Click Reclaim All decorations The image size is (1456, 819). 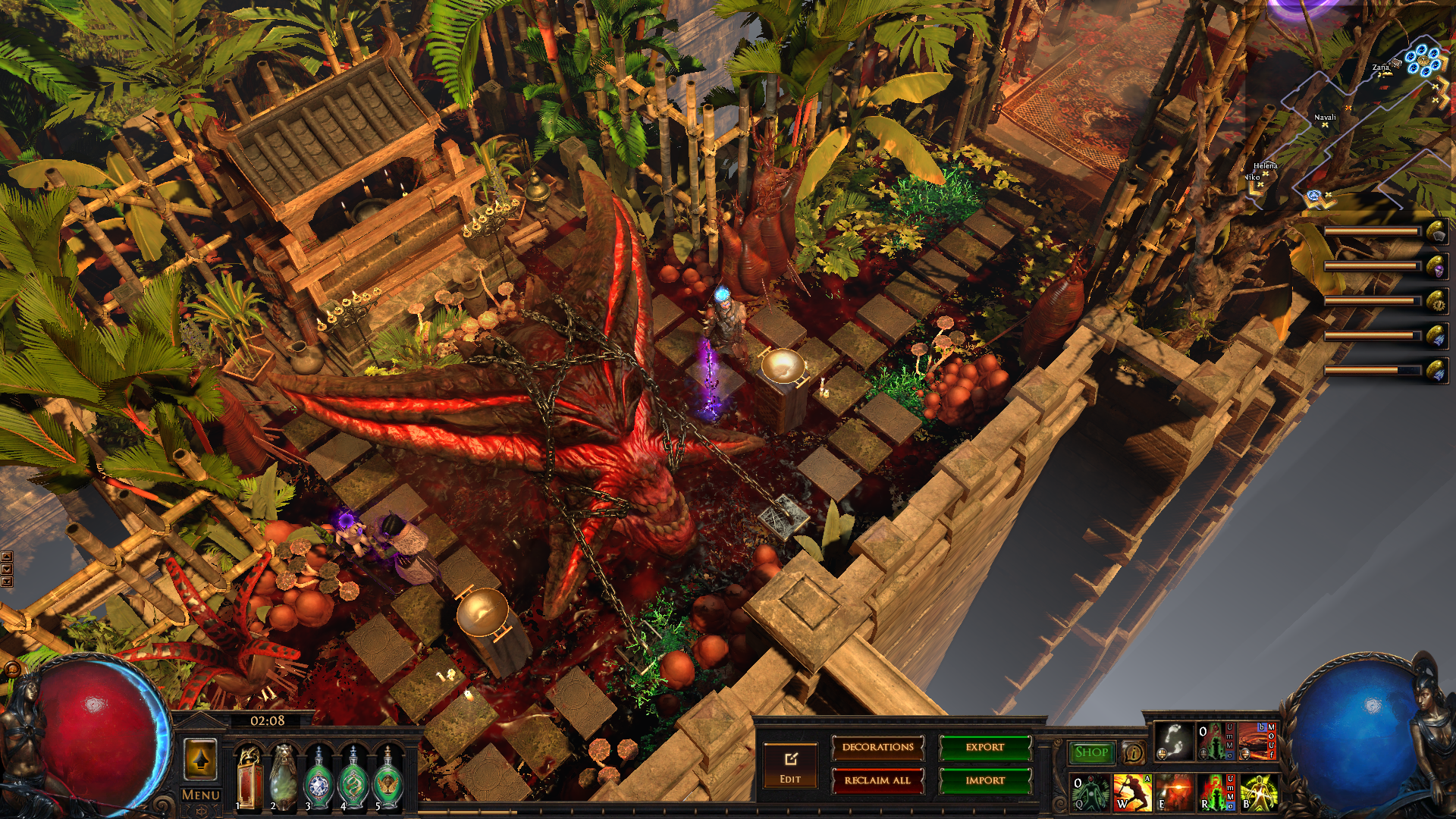tap(877, 780)
